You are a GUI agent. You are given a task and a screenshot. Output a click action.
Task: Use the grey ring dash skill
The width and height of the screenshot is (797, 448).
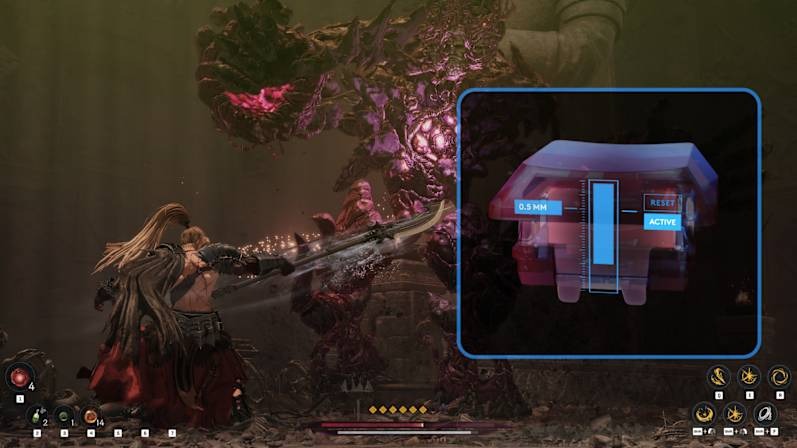pyautogui.click(x=765, y=412)
